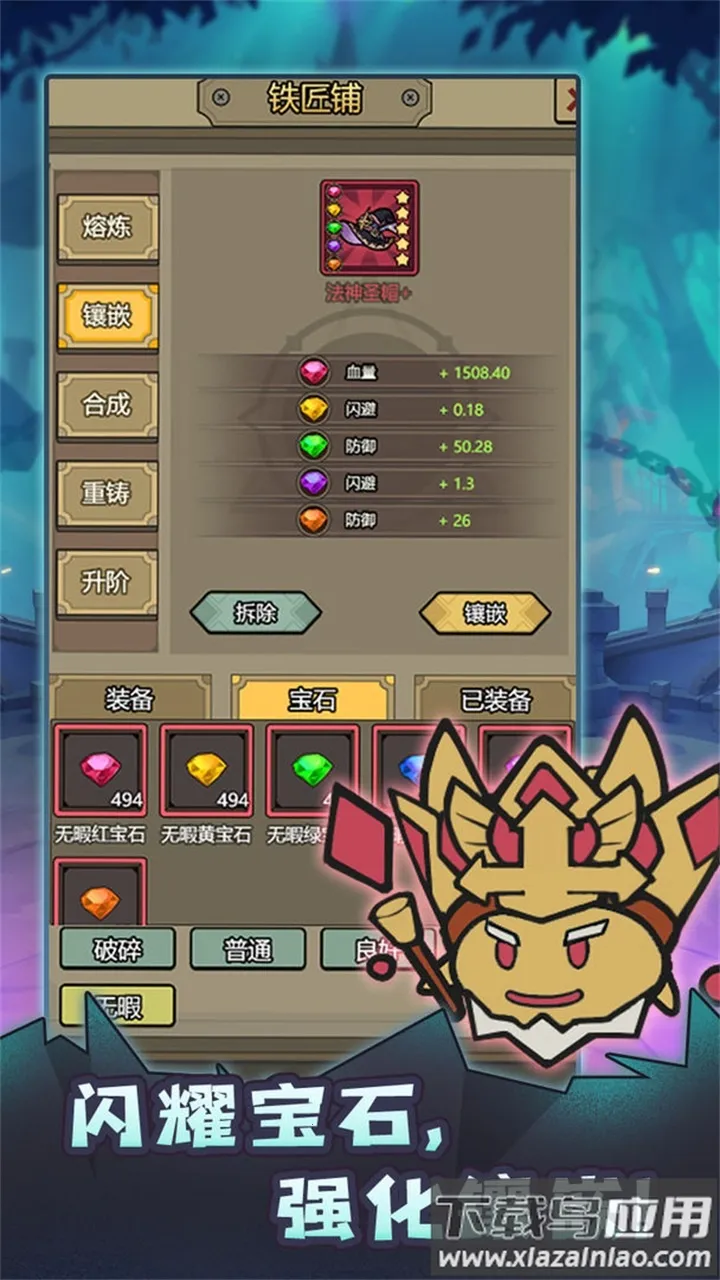Open the 合成 synthesis tab
This screenshot has width=720, height=1280.
[107, 405]
